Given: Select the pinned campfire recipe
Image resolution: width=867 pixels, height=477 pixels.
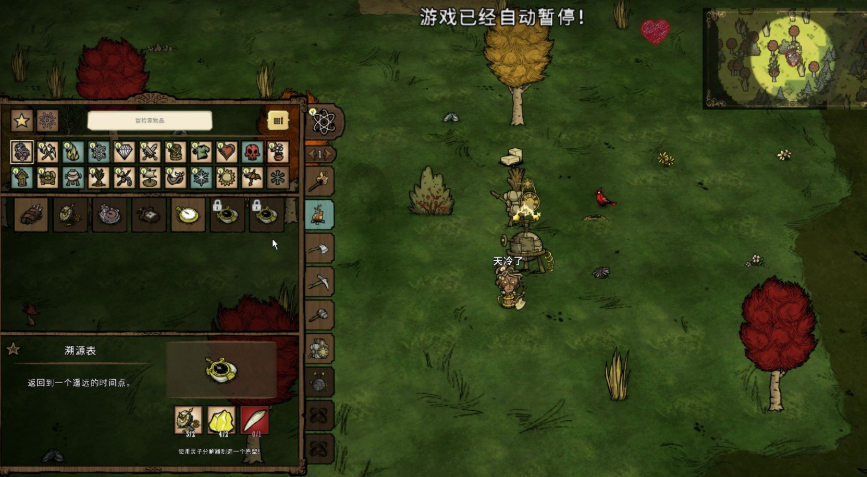Looking at the screenshot, I should coord(319,214).
